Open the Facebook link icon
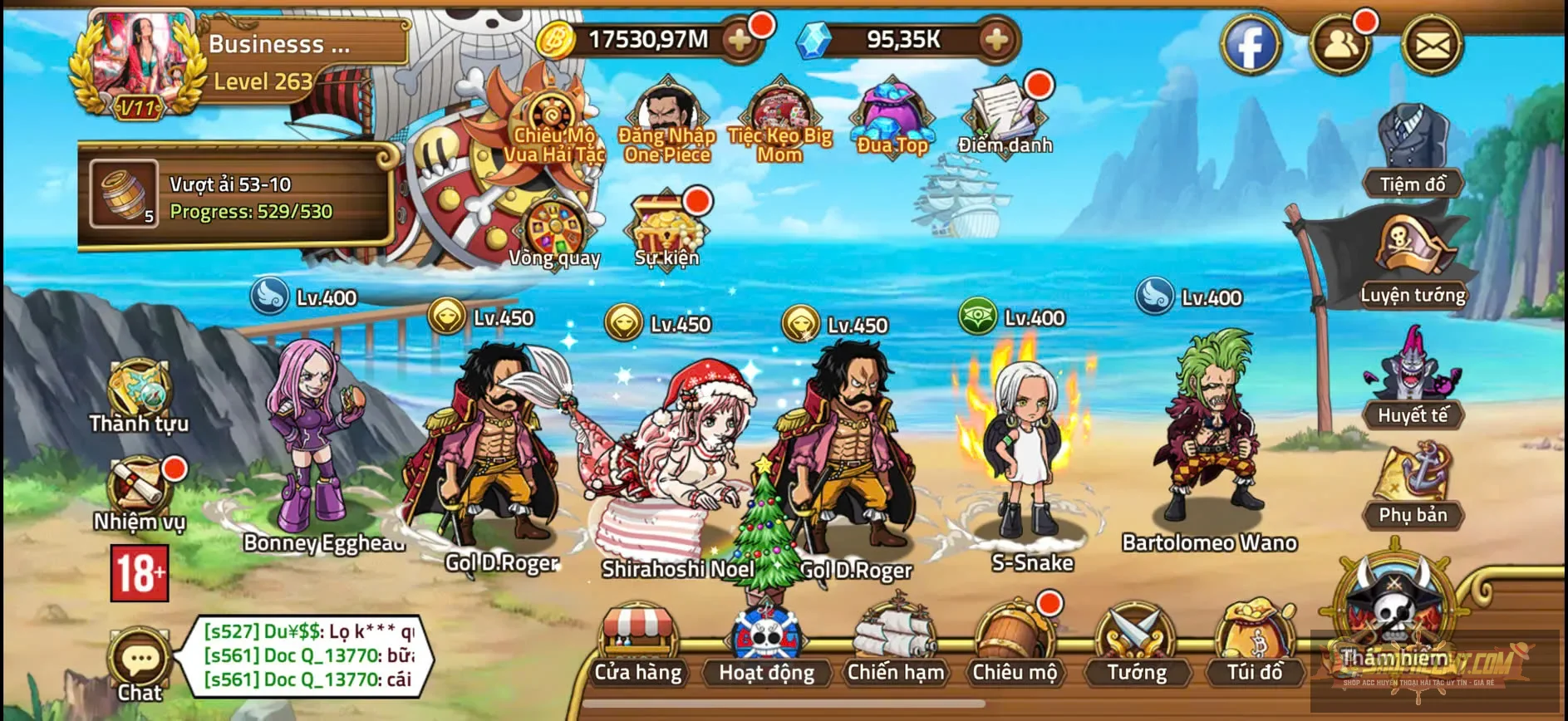 click(1250, 46)
